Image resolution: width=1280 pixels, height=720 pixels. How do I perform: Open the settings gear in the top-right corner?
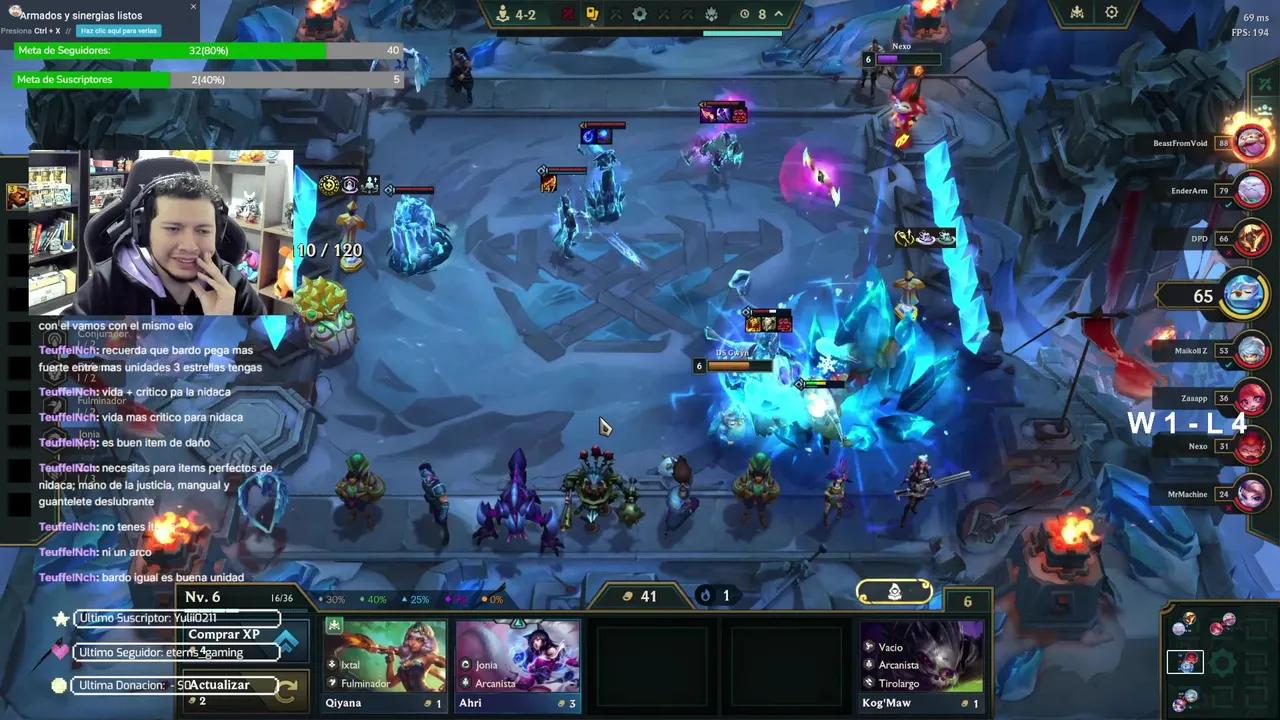pos(1111,13)
